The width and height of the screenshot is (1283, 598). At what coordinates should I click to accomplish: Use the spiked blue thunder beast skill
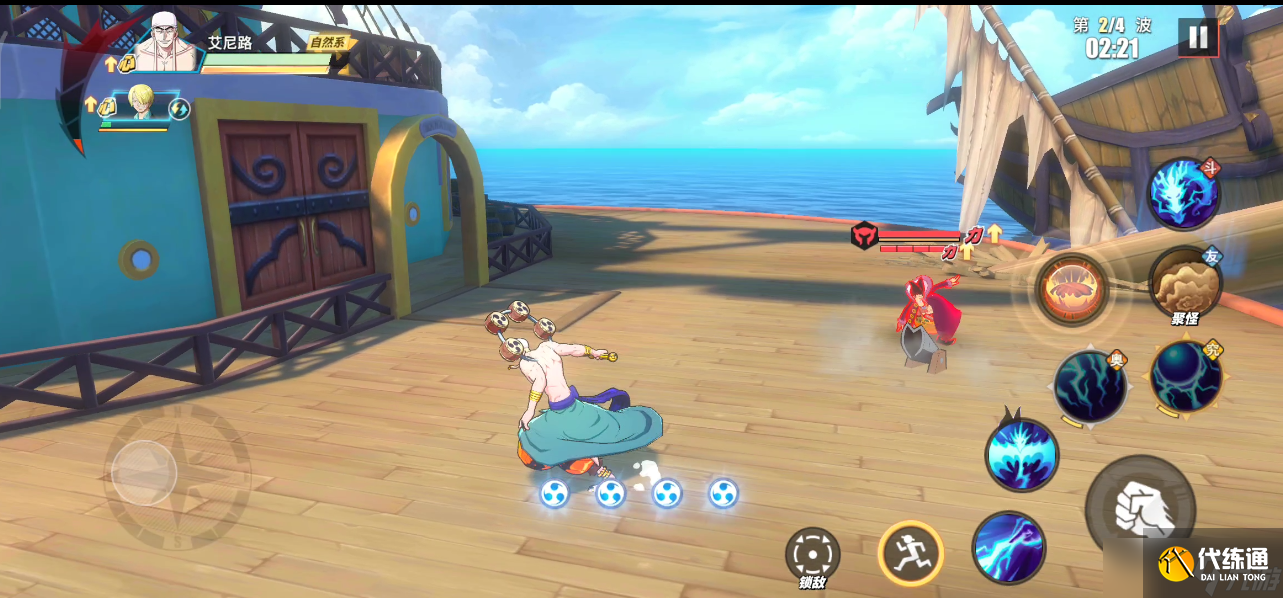(x=1021, y=455)
